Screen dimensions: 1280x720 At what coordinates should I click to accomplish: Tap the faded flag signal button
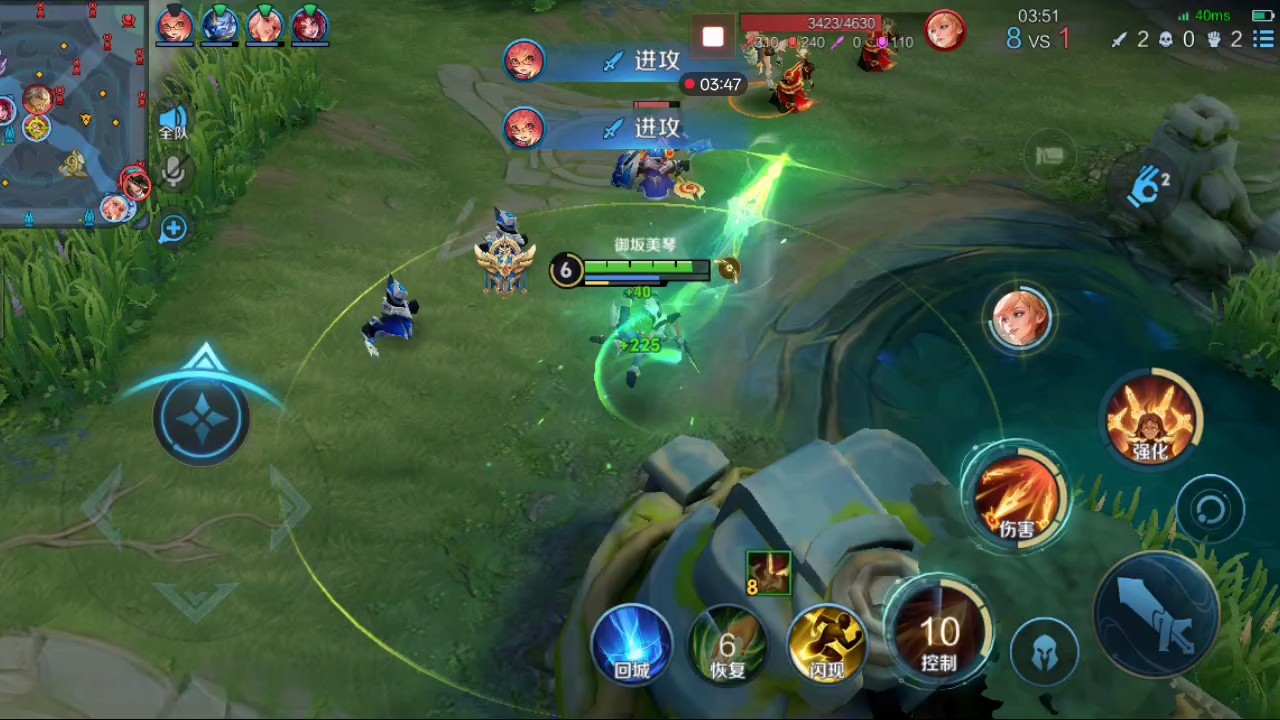coord(1050,155)
